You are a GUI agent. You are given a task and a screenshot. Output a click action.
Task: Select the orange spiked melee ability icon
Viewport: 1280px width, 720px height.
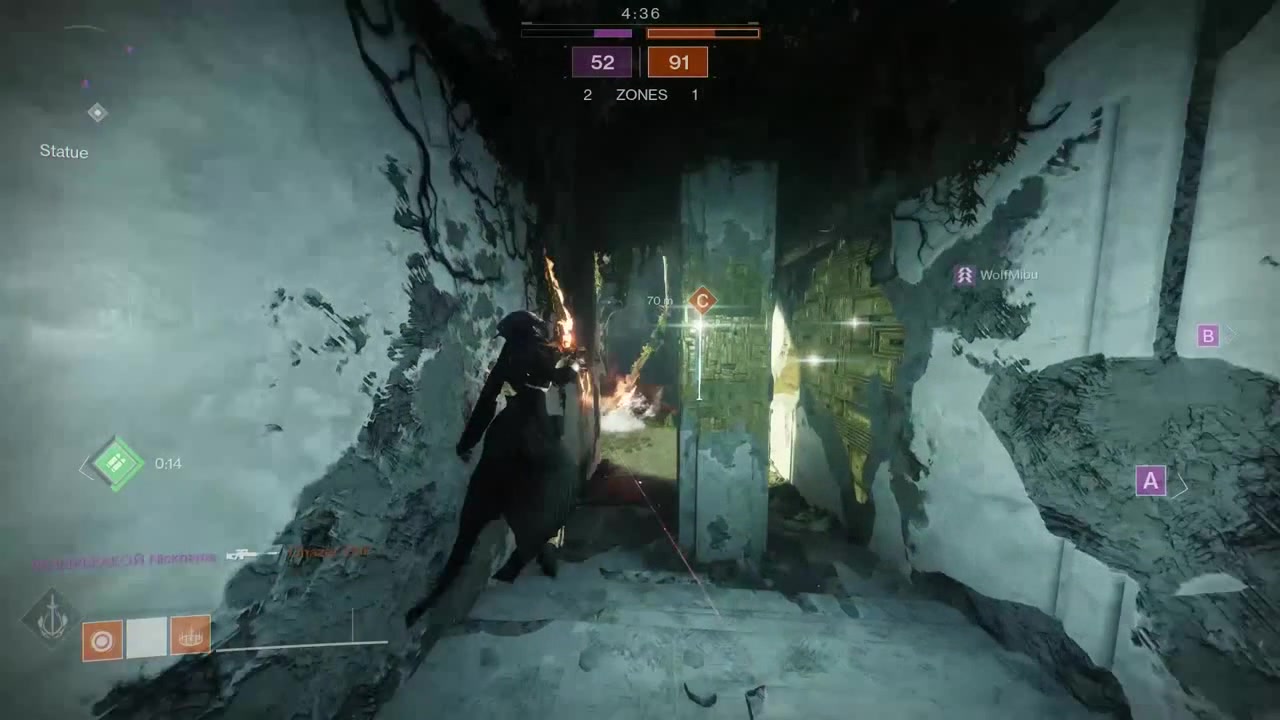(190, 635)
